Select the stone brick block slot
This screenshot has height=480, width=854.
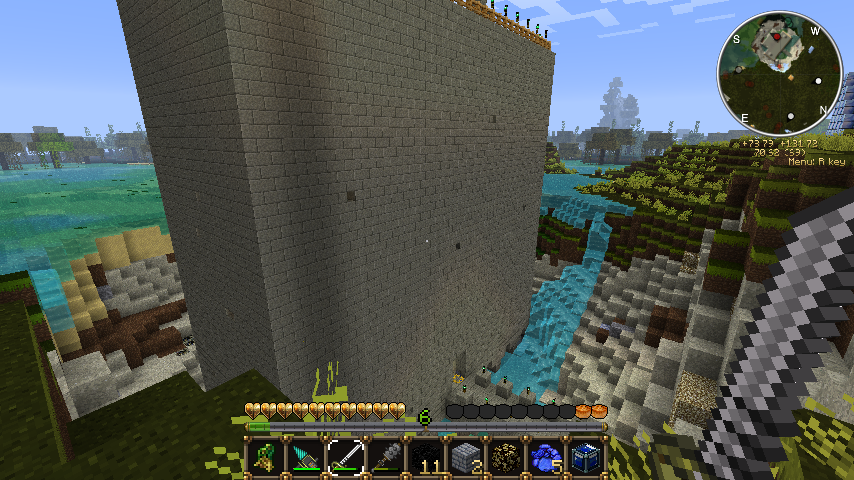pos(466,456)
